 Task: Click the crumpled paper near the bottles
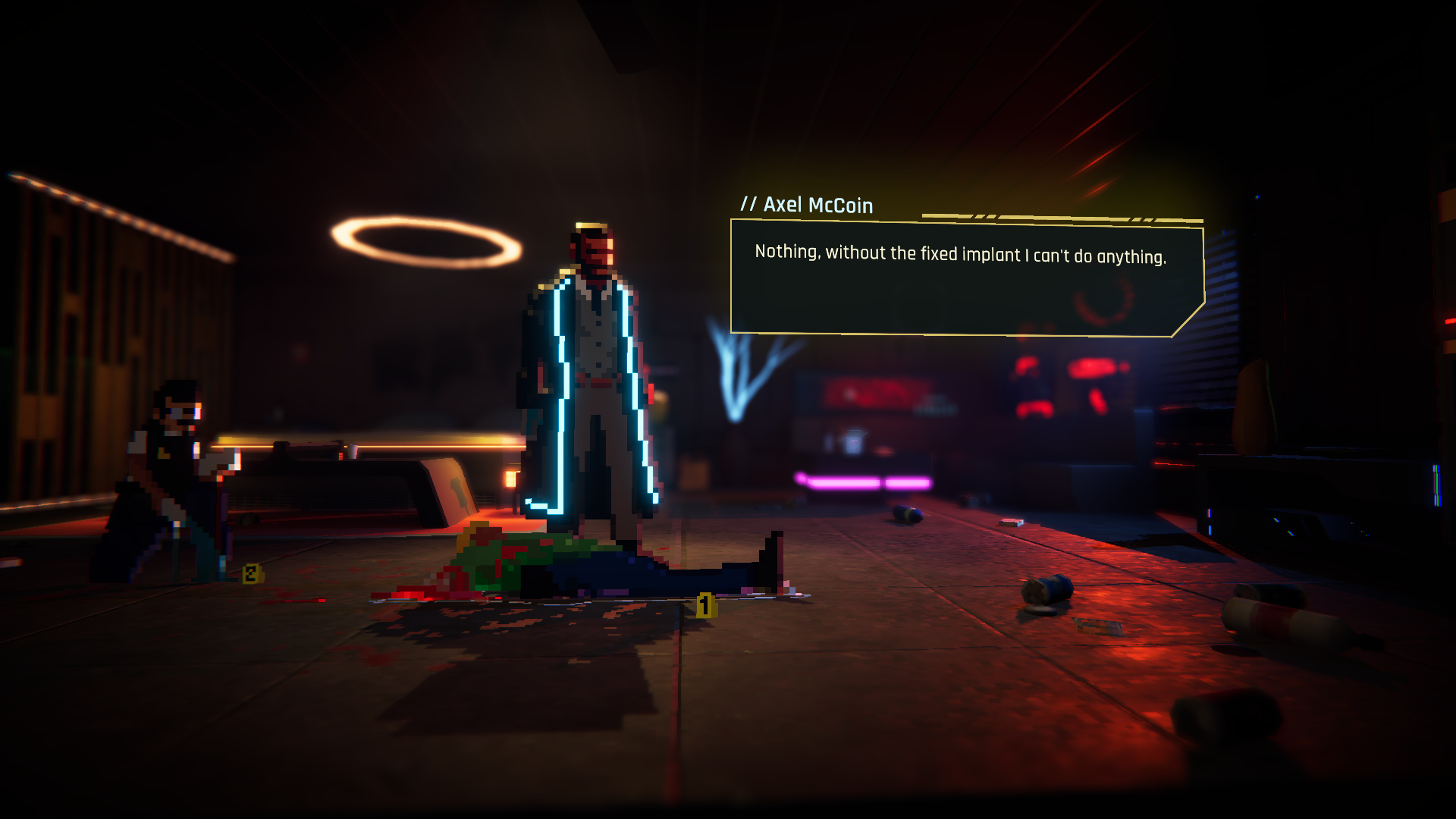pyautogui.click(x=1097, y=626)
